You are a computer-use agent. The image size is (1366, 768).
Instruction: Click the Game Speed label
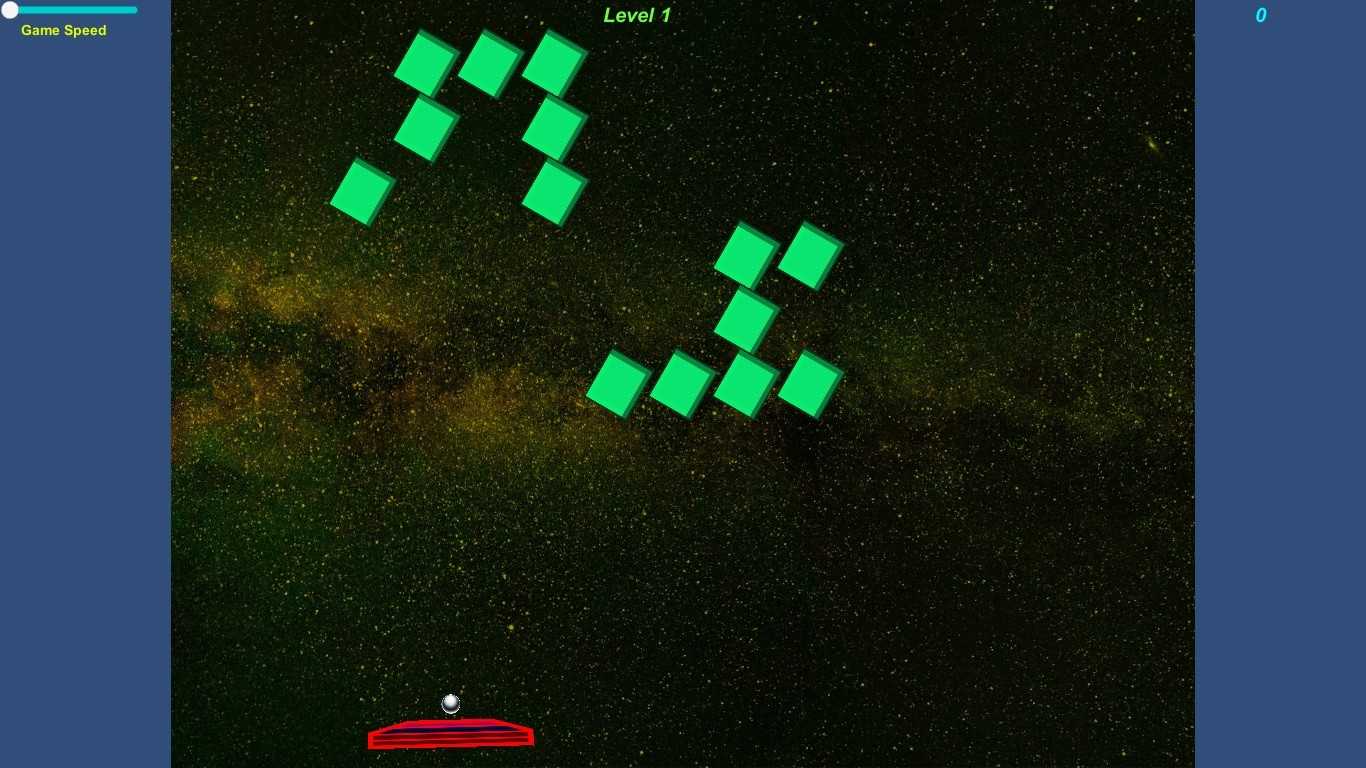[63, 30]
